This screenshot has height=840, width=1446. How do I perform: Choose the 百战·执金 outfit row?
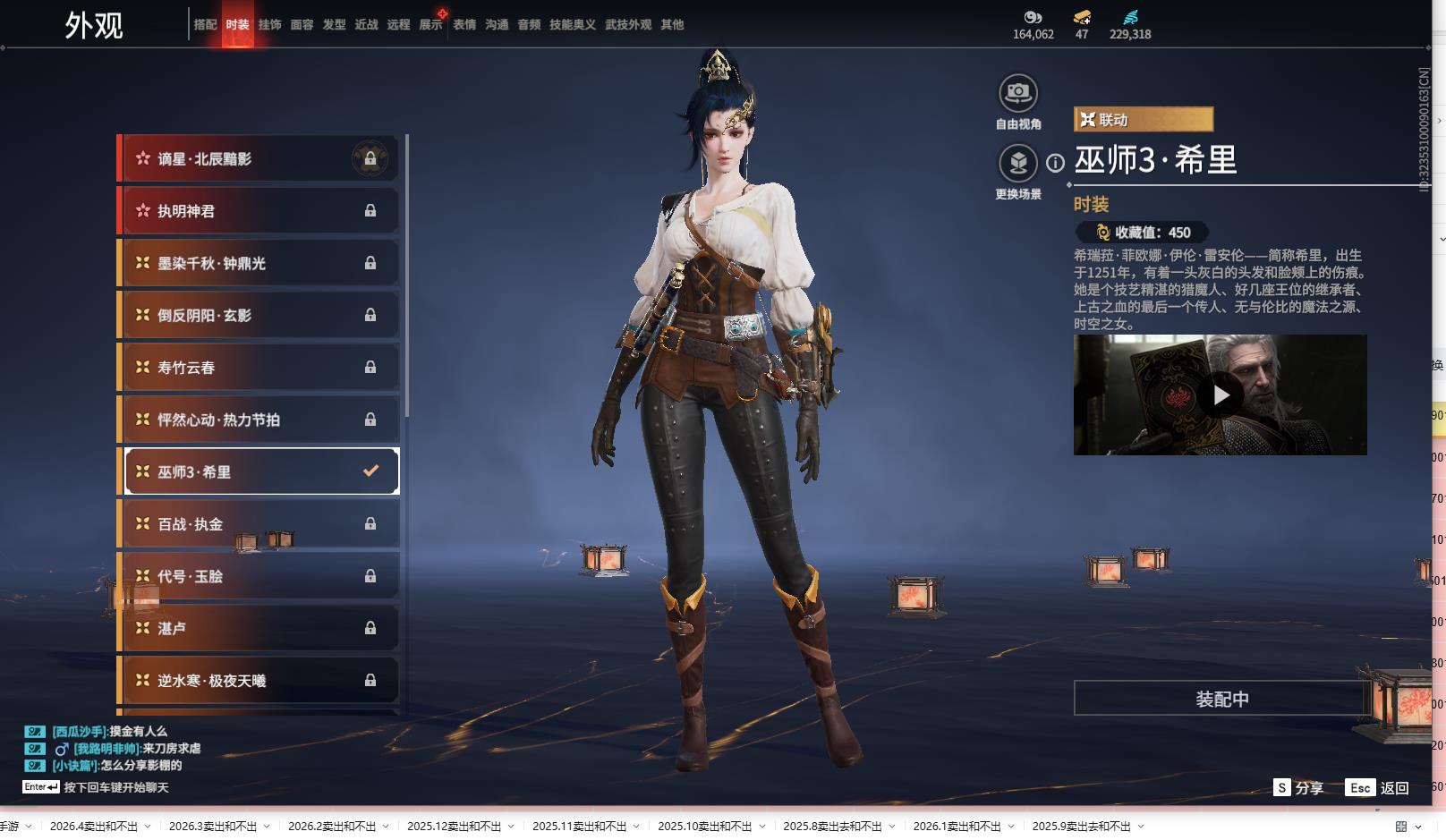click(x=259, y=524)
